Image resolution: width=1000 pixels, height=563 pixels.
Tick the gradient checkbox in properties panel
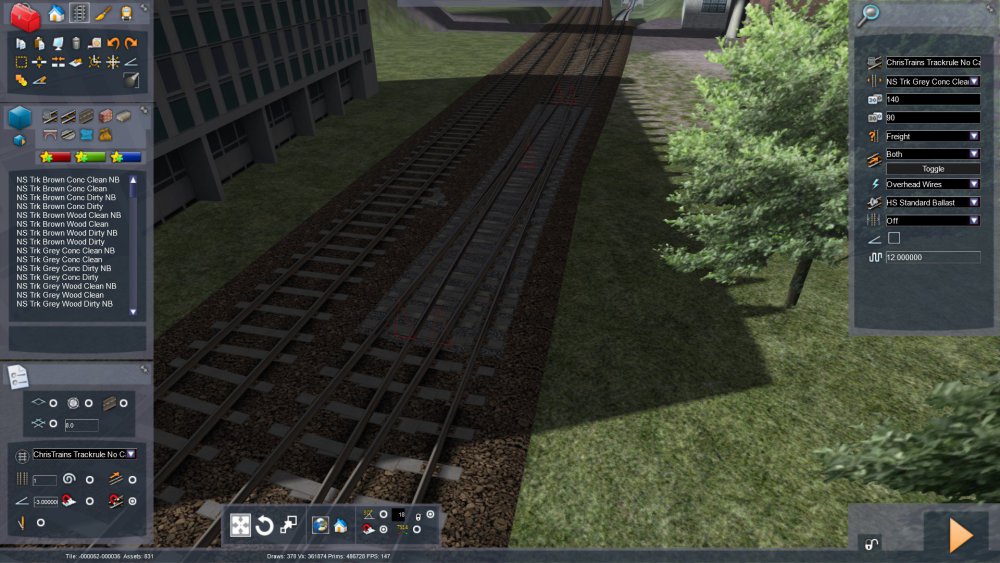click(894, 238)
